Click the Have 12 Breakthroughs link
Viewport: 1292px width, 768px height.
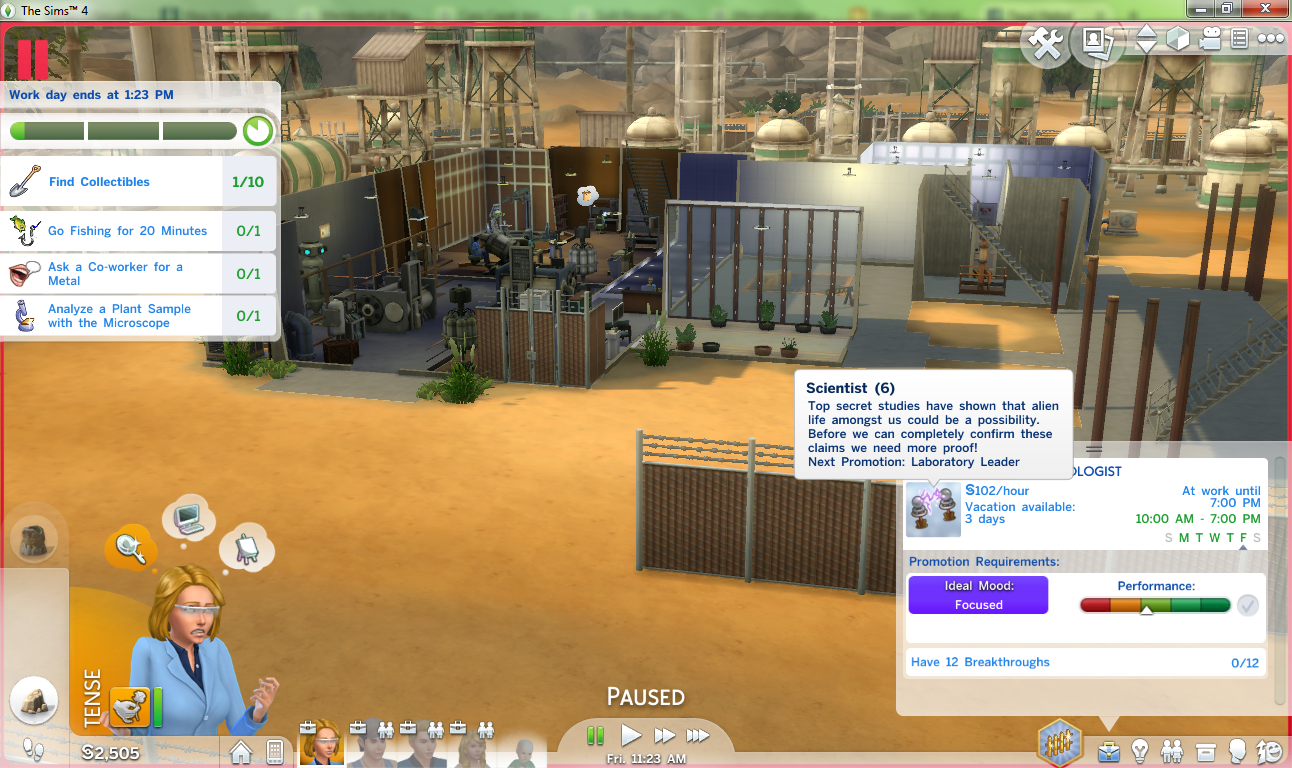click(981, 662)
